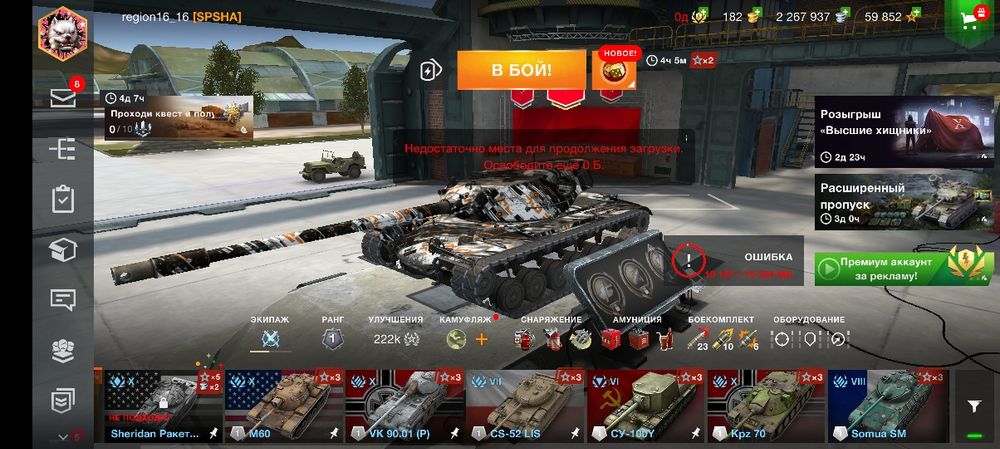Open the quest tracker Проходи квест
The height and width of the screenshot is (449, 1000).
(176, 120)
